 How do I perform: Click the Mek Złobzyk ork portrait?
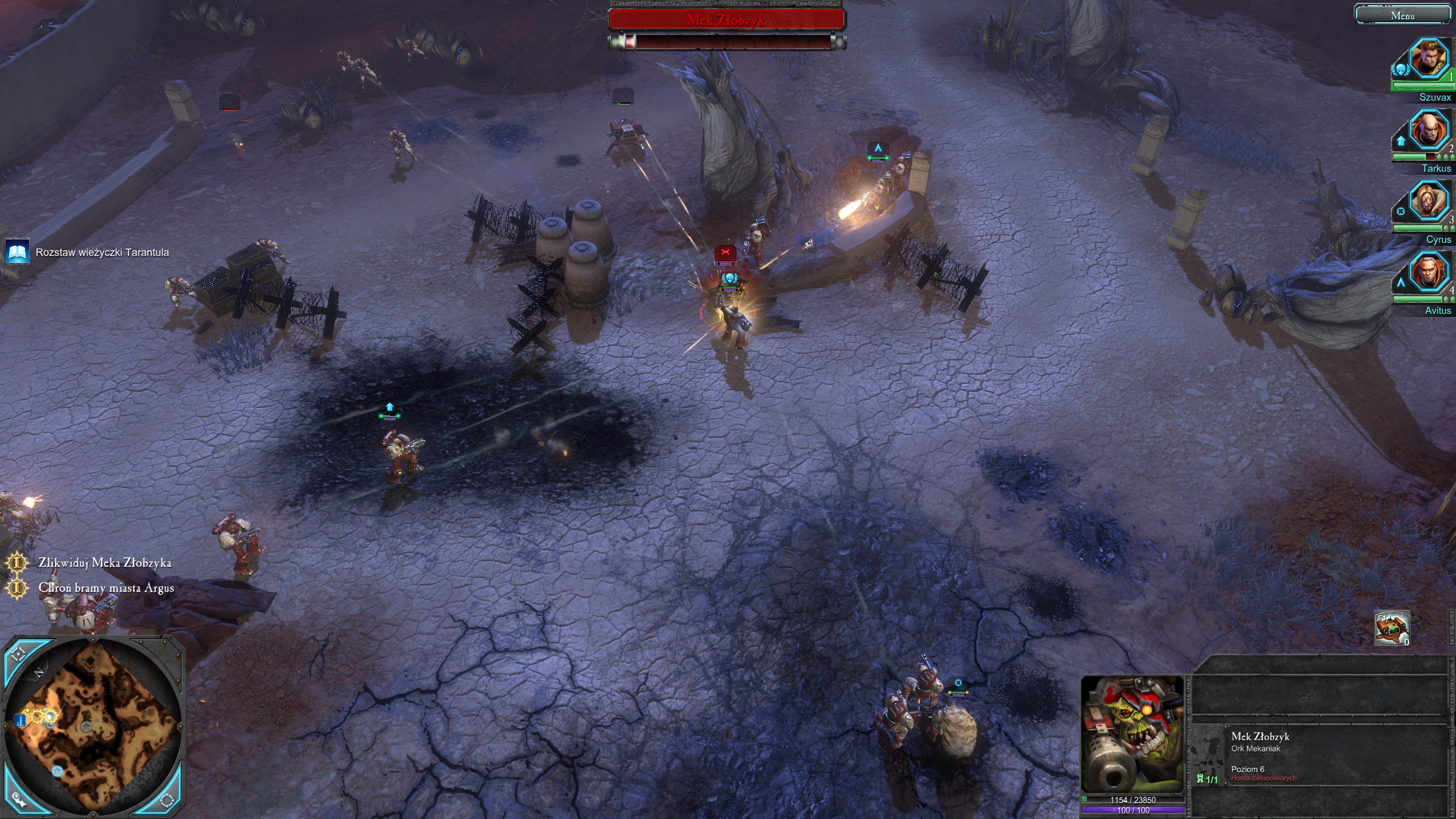(1131, 734)
